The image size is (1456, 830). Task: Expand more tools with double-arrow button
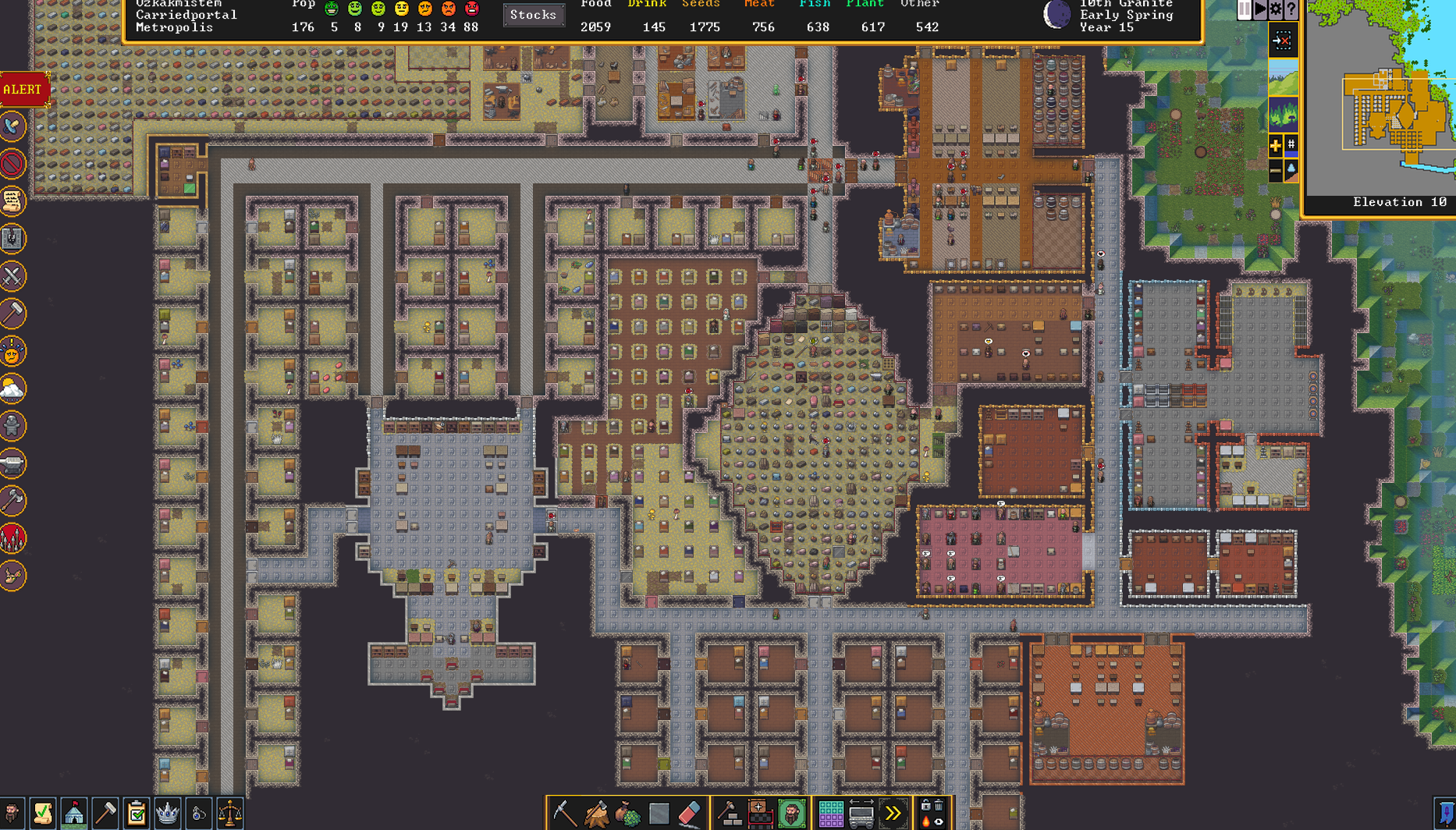point(893,811)
